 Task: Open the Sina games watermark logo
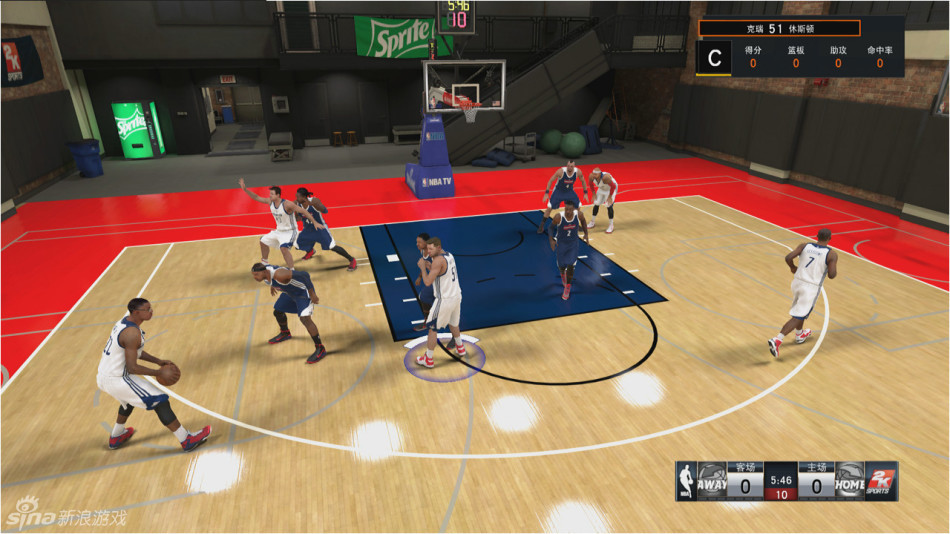pyautogui.click(x=65, y=517)
